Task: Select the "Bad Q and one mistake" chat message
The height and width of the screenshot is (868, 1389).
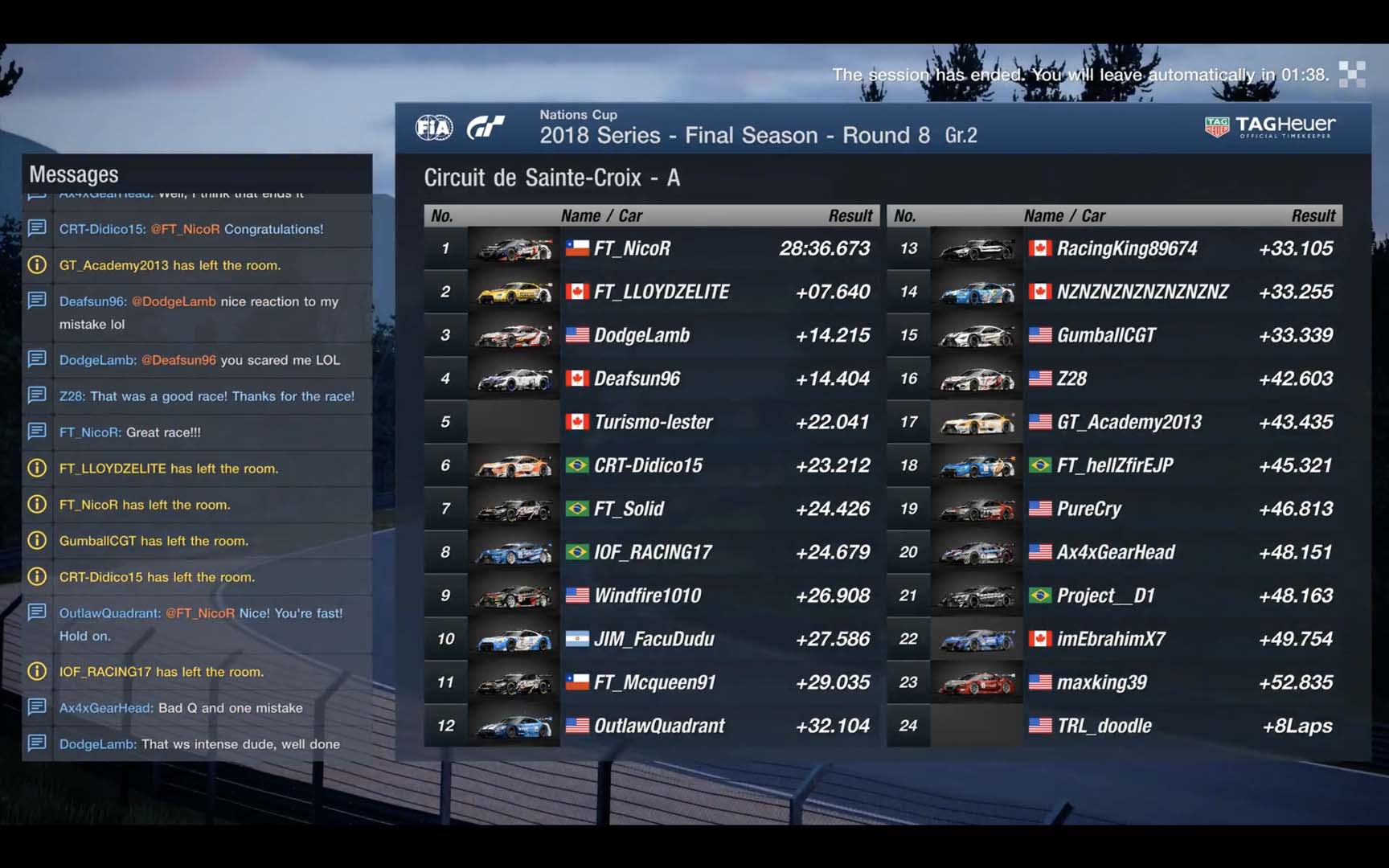Action: coord(181,708)
